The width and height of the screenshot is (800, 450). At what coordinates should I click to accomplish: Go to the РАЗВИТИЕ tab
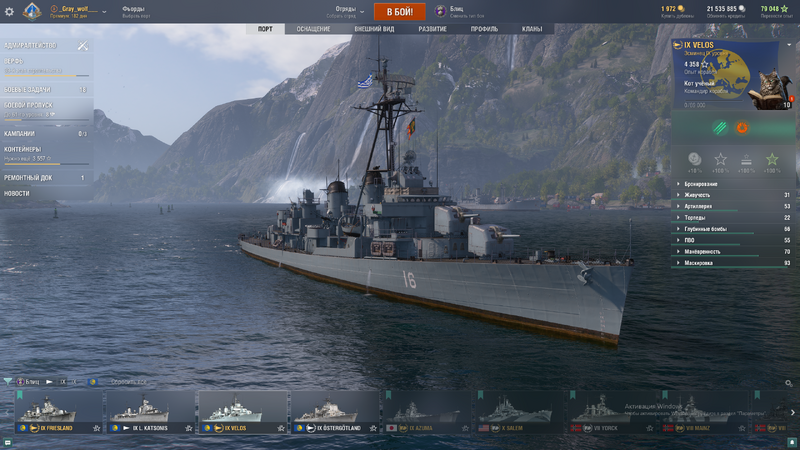pyautogui.click(x=433, y=29)
